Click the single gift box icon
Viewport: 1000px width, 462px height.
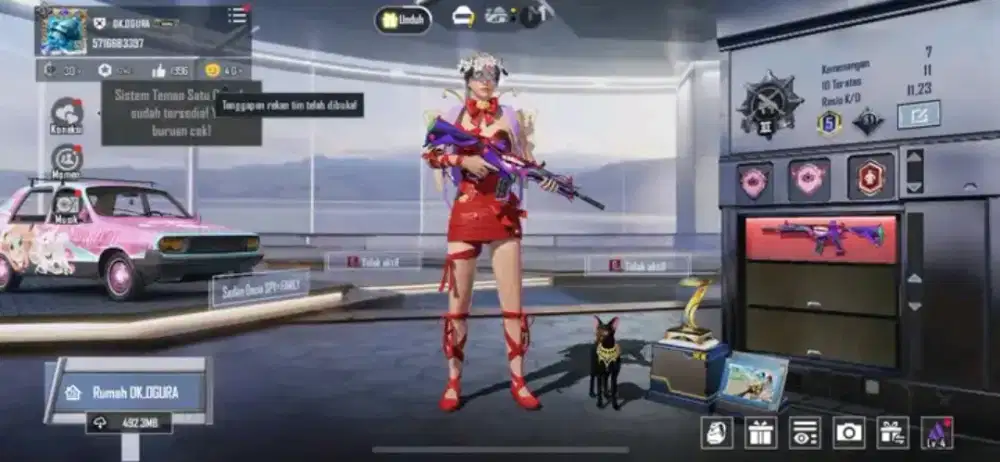(760, 432)
